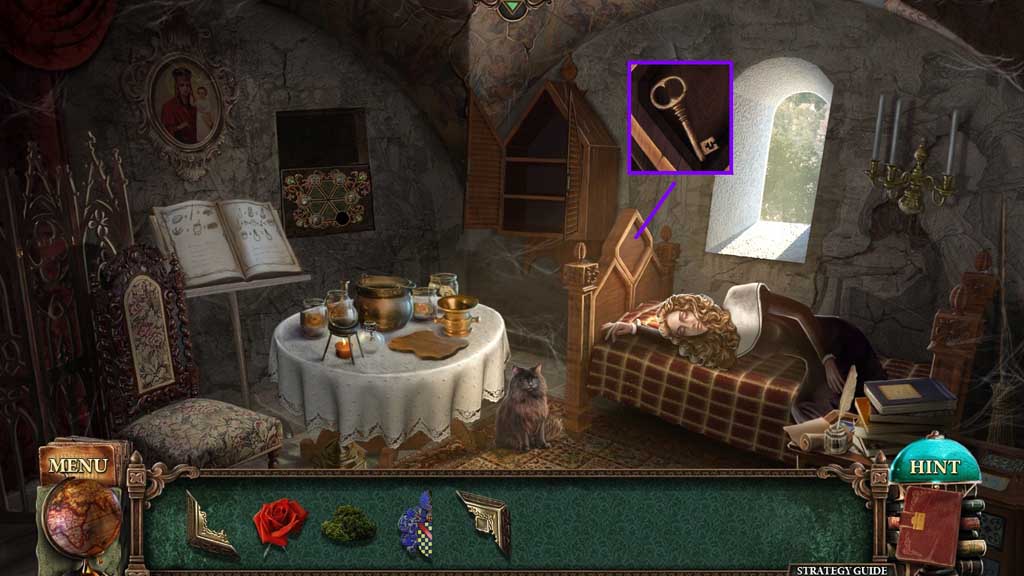
Task: Select the red rose in inventory
Action: [279, 522]
